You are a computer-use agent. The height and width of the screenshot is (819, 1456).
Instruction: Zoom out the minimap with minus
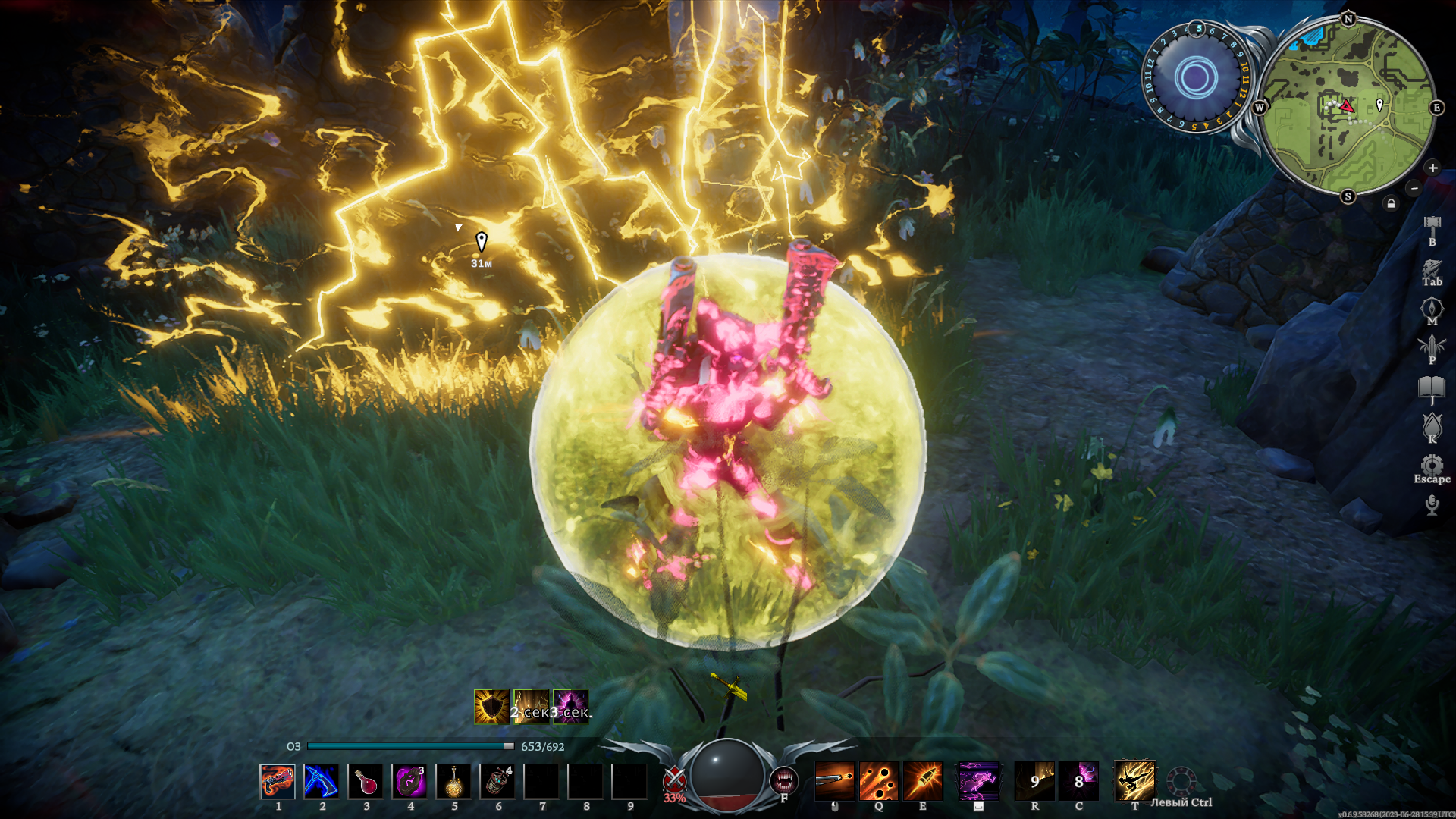(1414, 187)
